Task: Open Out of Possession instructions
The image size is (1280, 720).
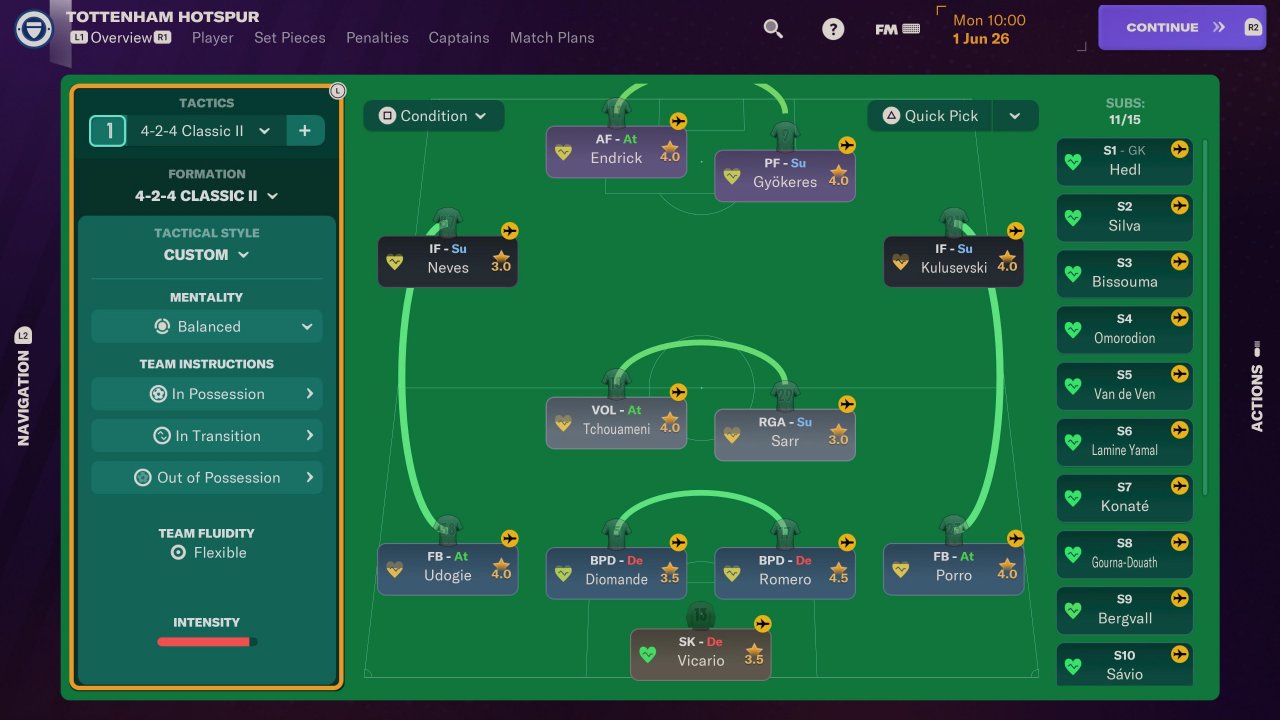Action: pos(207,478)
